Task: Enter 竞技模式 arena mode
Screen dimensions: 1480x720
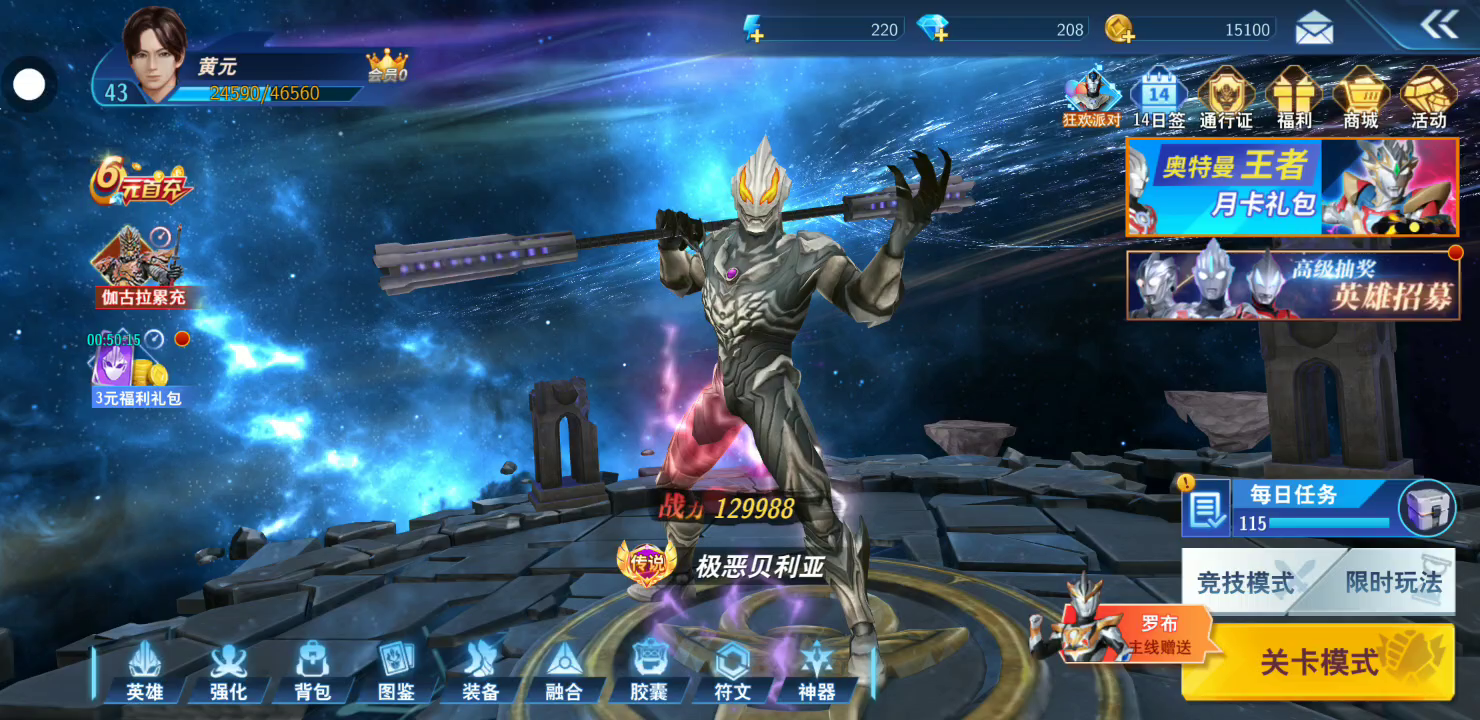Action: pyautogui.click(x=1246, y=582)
